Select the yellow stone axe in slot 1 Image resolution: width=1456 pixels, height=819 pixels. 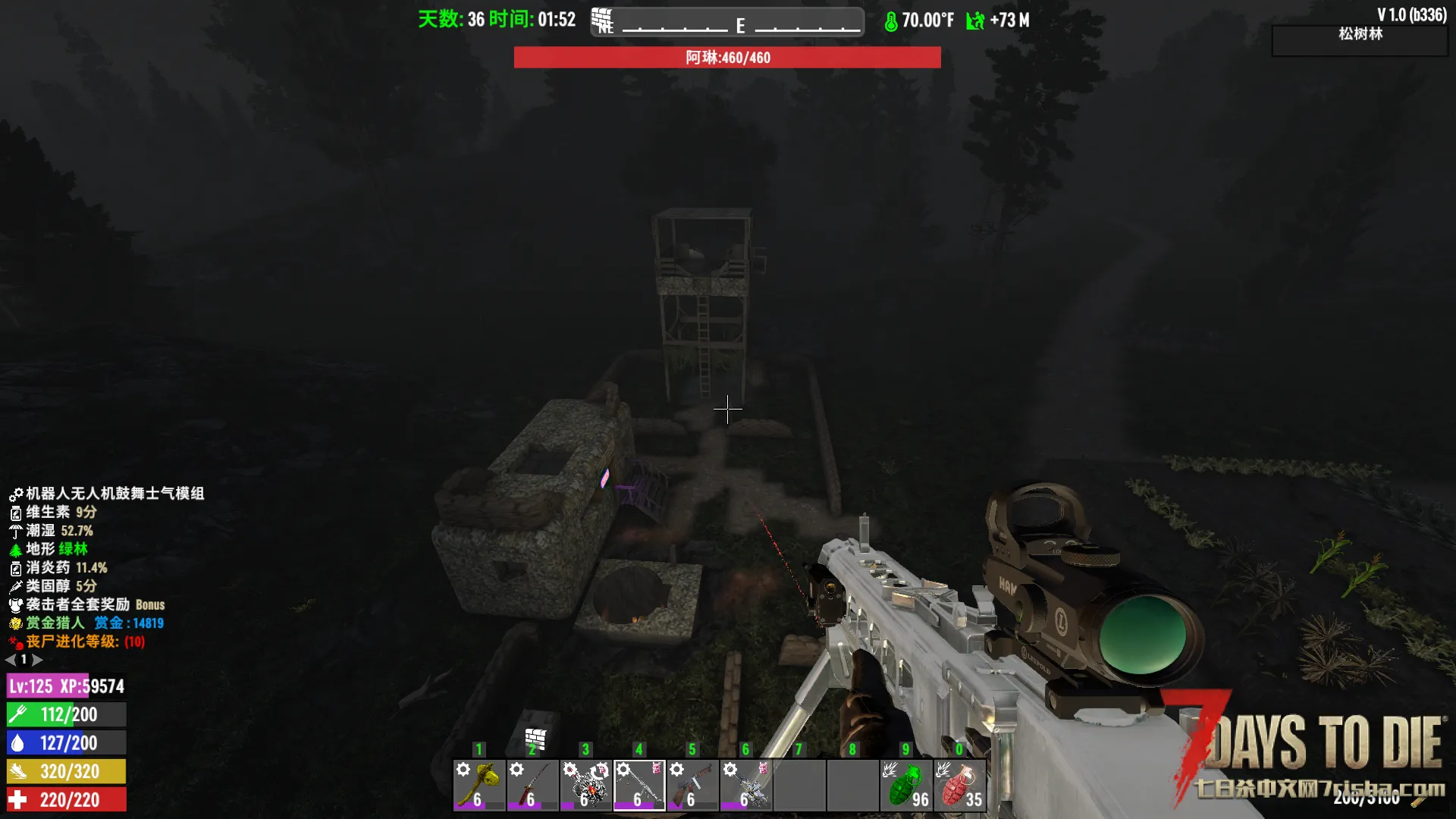click(x=479, y=785)
